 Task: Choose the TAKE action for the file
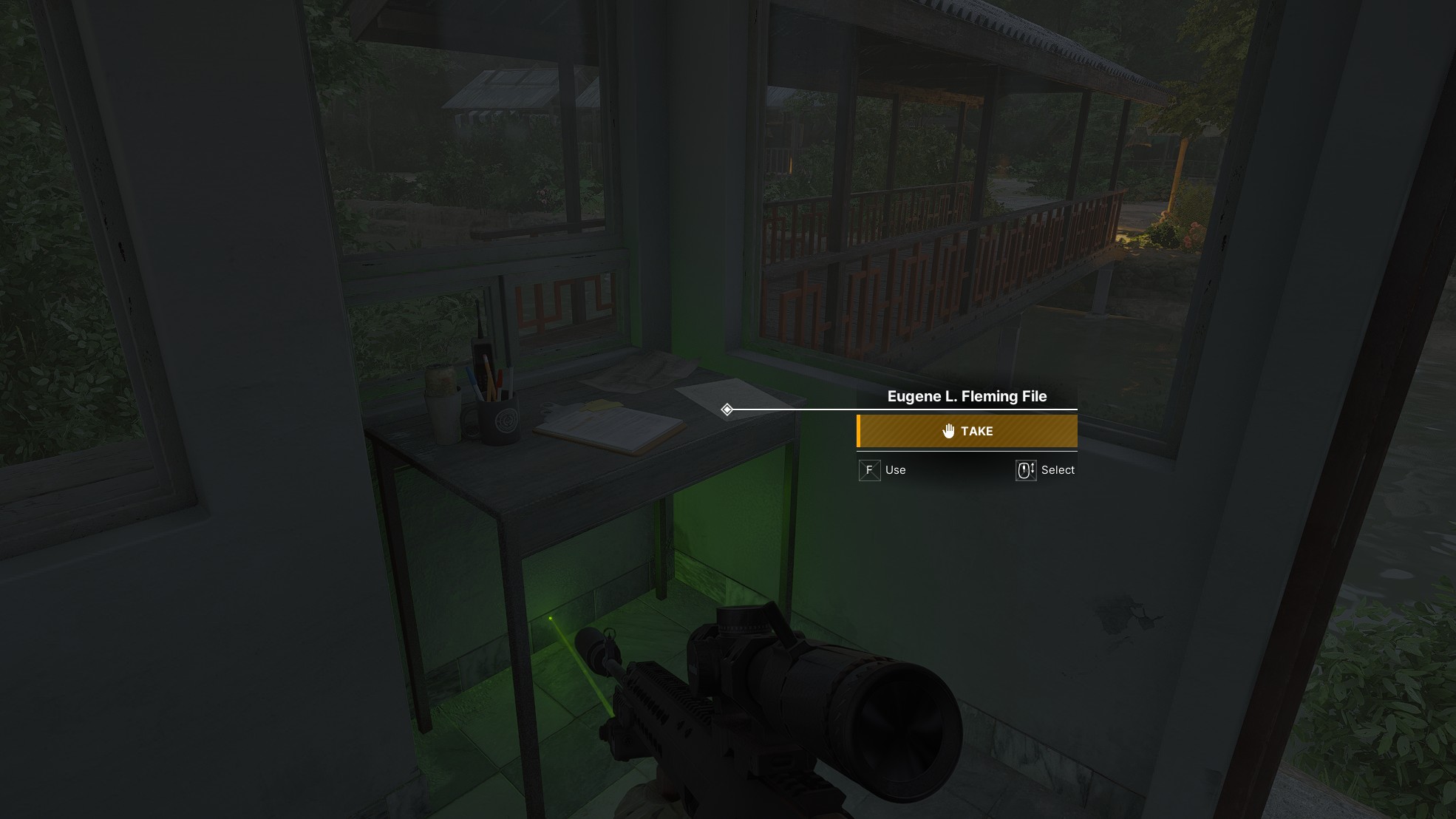pos(967,431)
